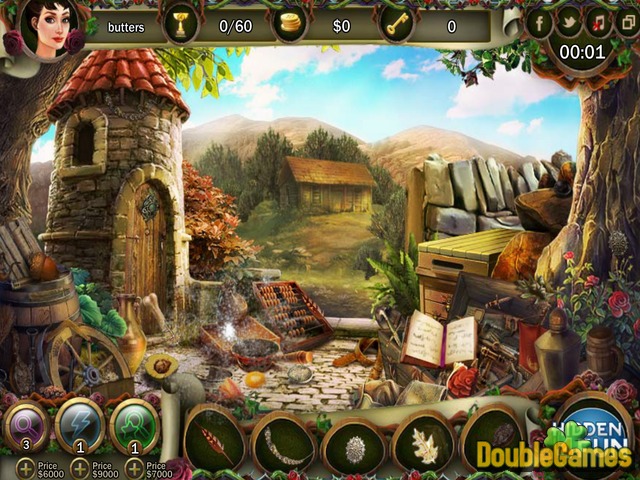Screen dimensions: 640x480
Task: Buy a lightning power-up for $9000
Action: point(77,467)
